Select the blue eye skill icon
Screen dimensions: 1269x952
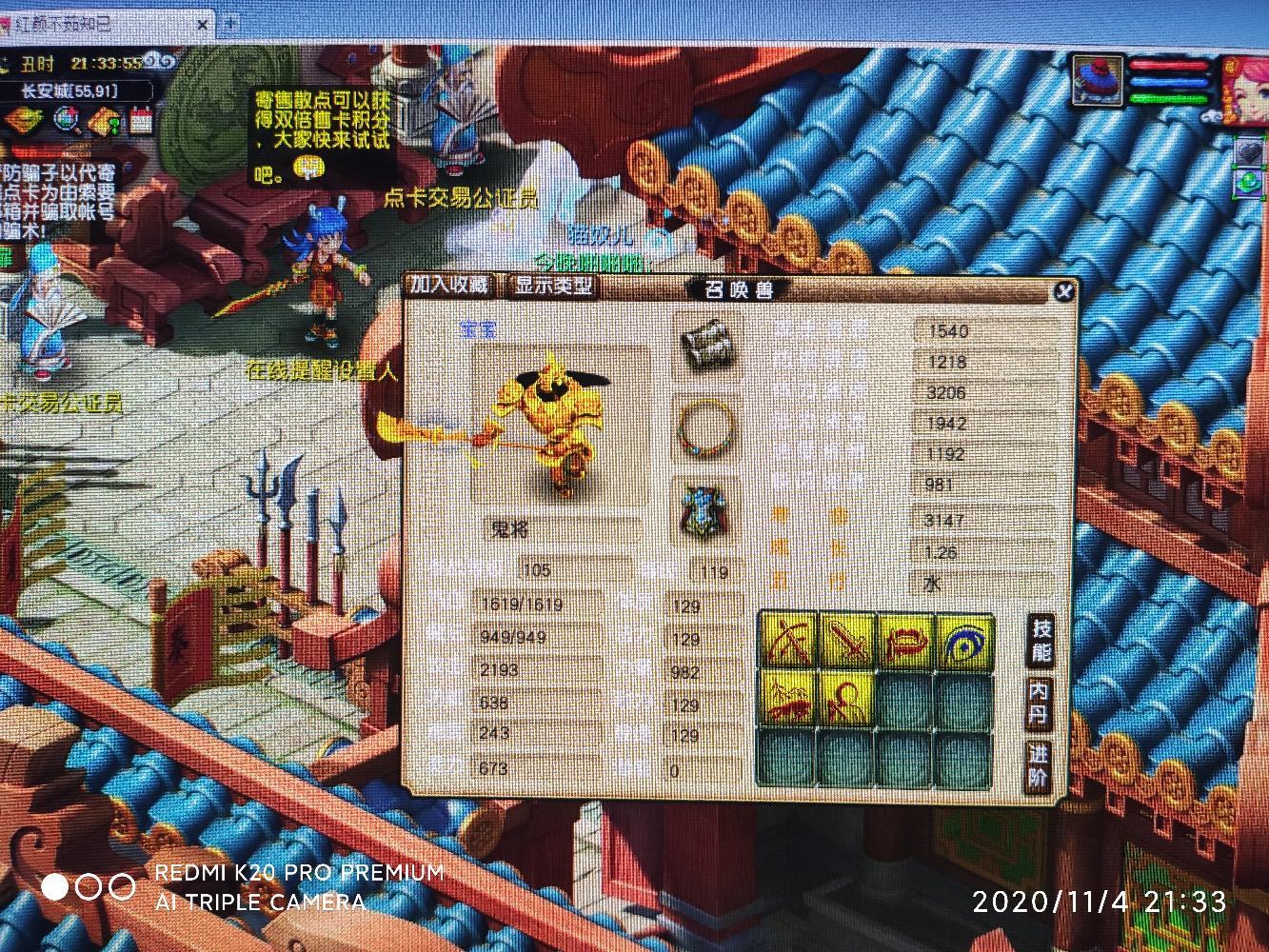pos(964,642)
